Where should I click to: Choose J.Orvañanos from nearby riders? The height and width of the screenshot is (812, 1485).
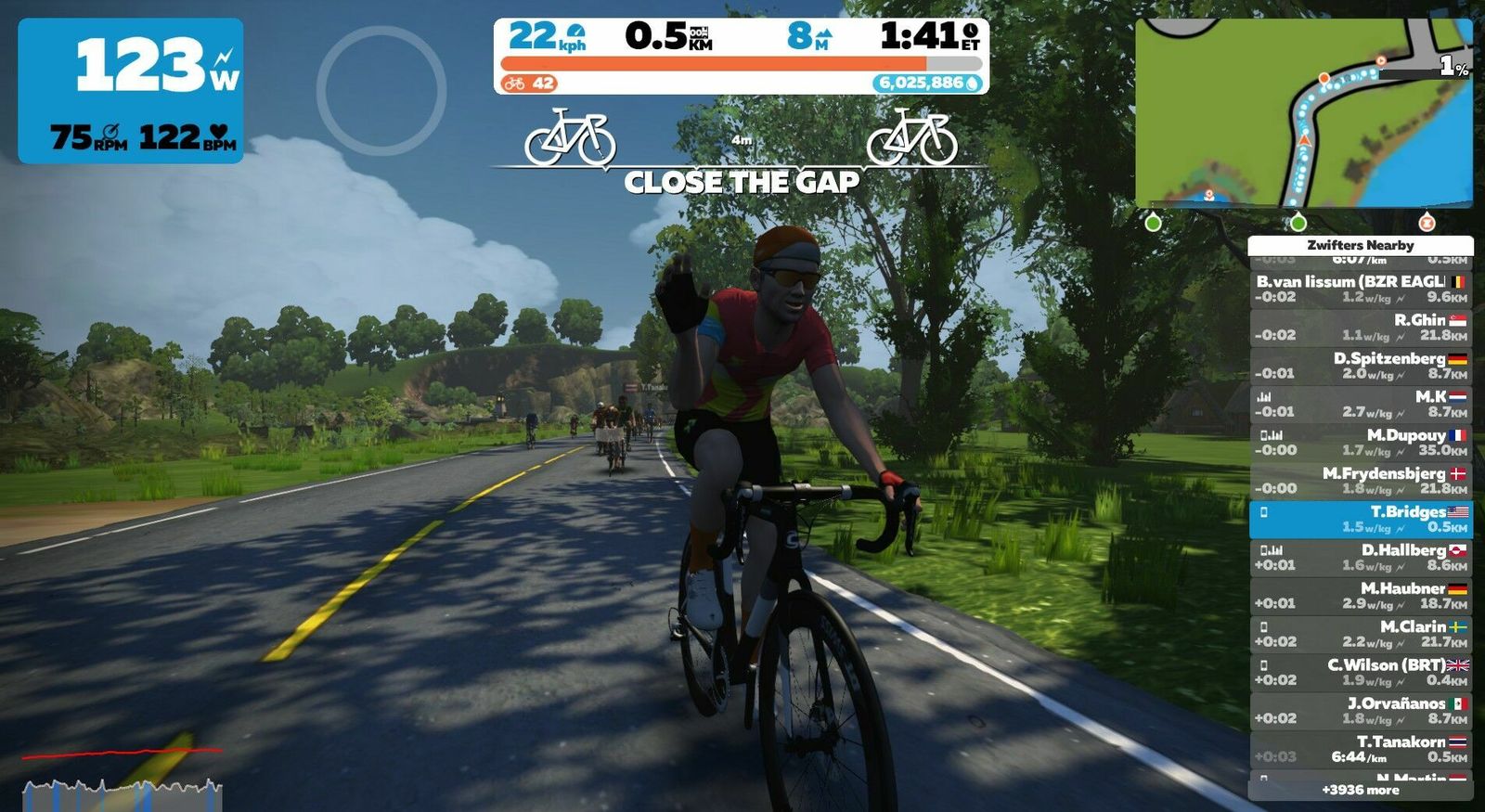[x=1360, y=710]
